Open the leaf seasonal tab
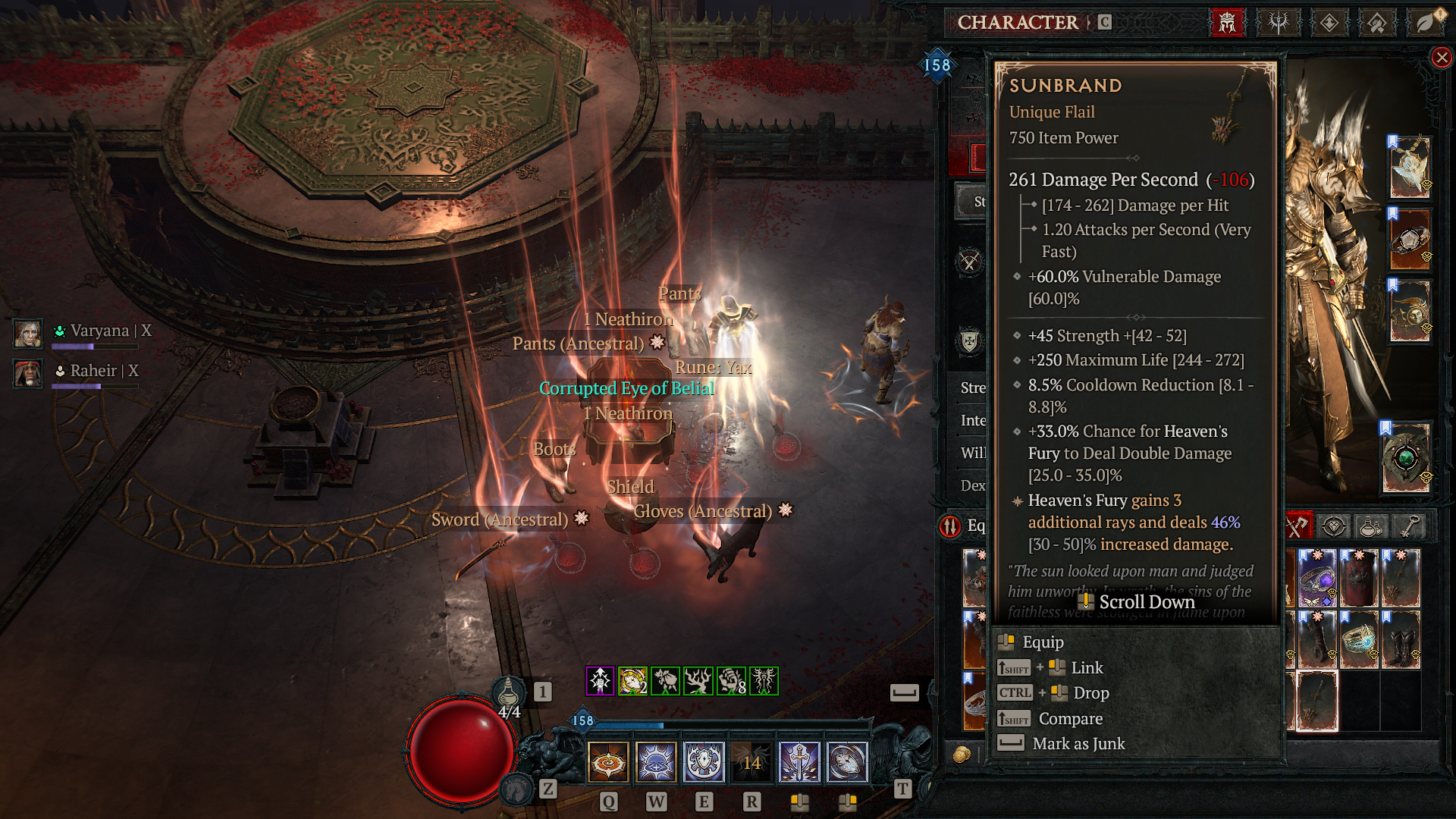 point(1426,23)
